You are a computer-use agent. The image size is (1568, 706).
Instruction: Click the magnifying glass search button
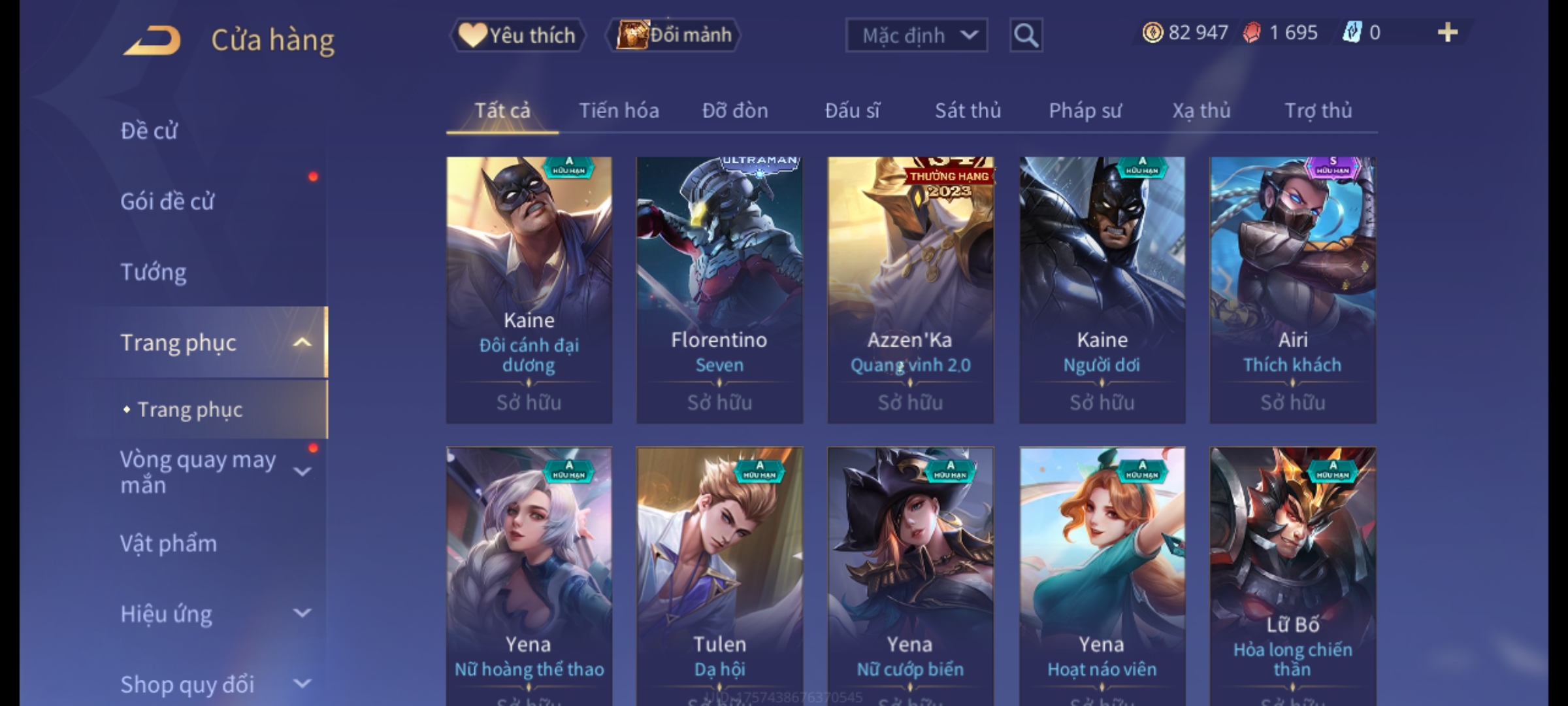pyautogui.click(x=1026, y=35)
